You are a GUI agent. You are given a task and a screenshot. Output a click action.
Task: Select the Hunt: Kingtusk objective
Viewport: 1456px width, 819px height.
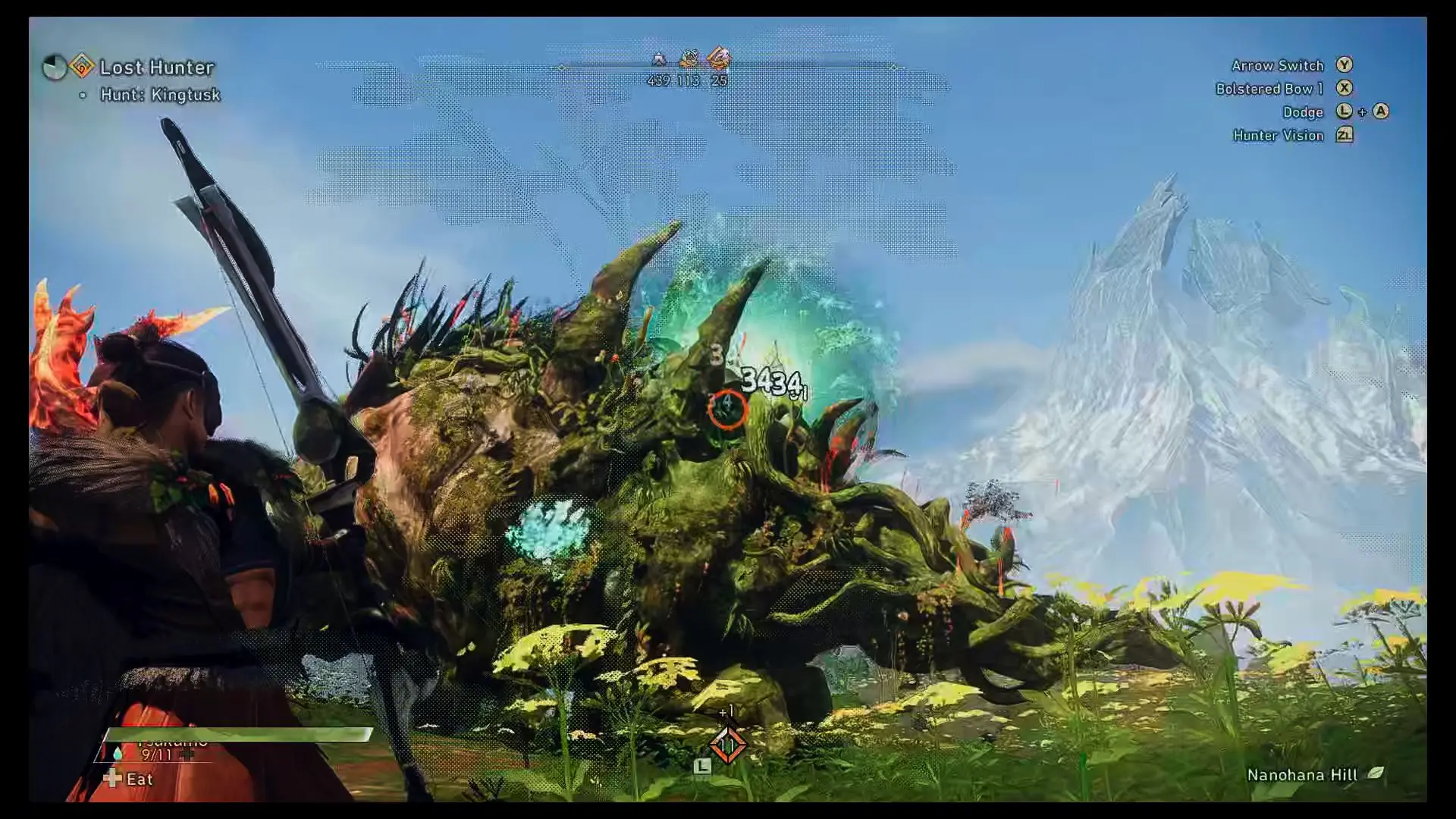[160, 95]
